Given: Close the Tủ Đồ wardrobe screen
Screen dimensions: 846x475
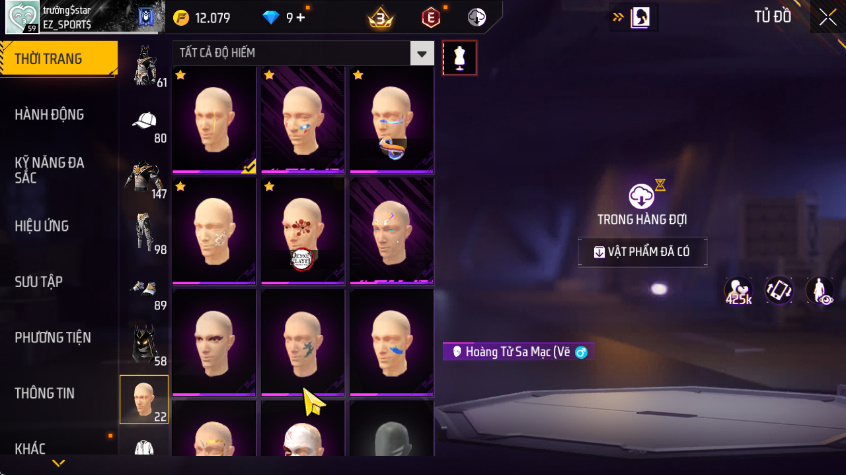Looking at the screenshot, I should [828, 17].
